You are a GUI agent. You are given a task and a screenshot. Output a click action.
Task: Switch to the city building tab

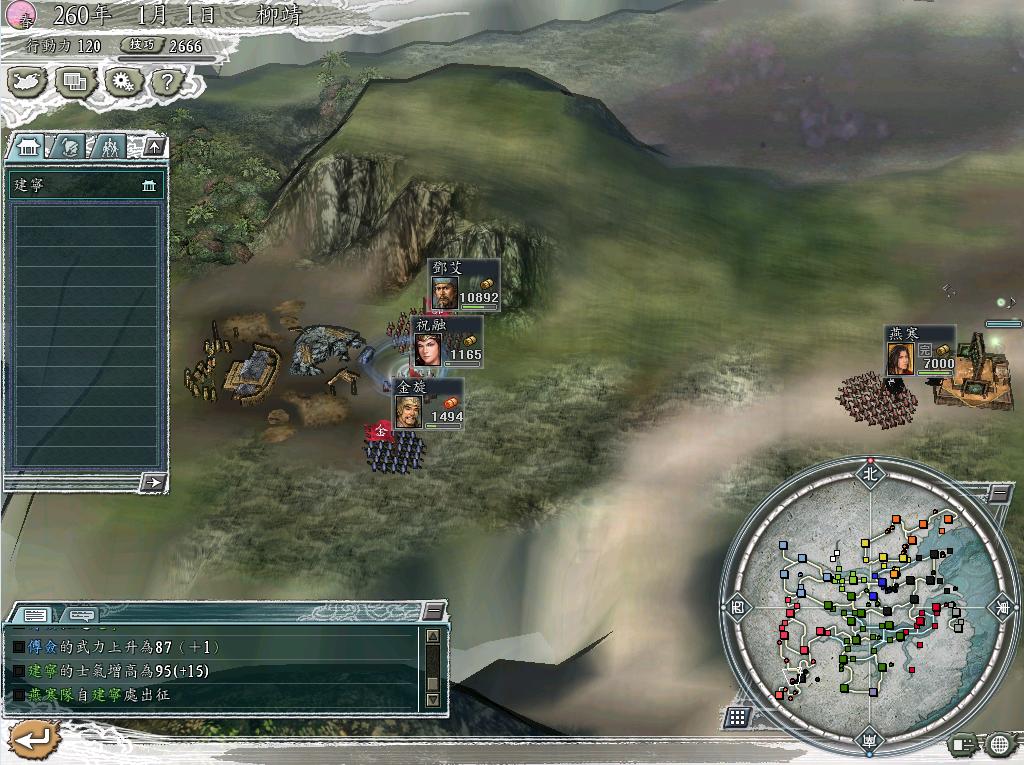click(25, 147)
